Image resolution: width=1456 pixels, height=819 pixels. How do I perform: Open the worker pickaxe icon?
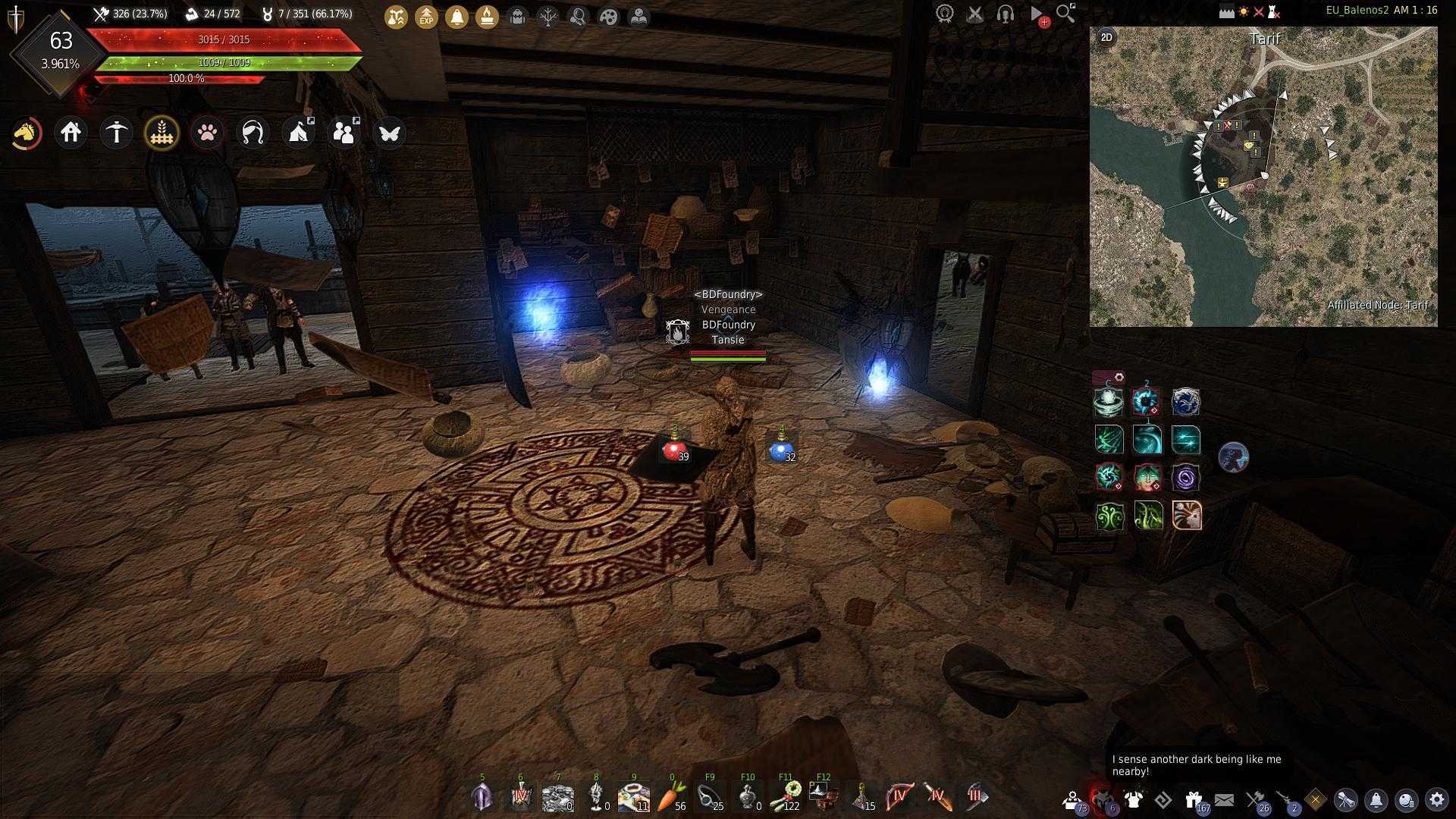tap(117, 133)
